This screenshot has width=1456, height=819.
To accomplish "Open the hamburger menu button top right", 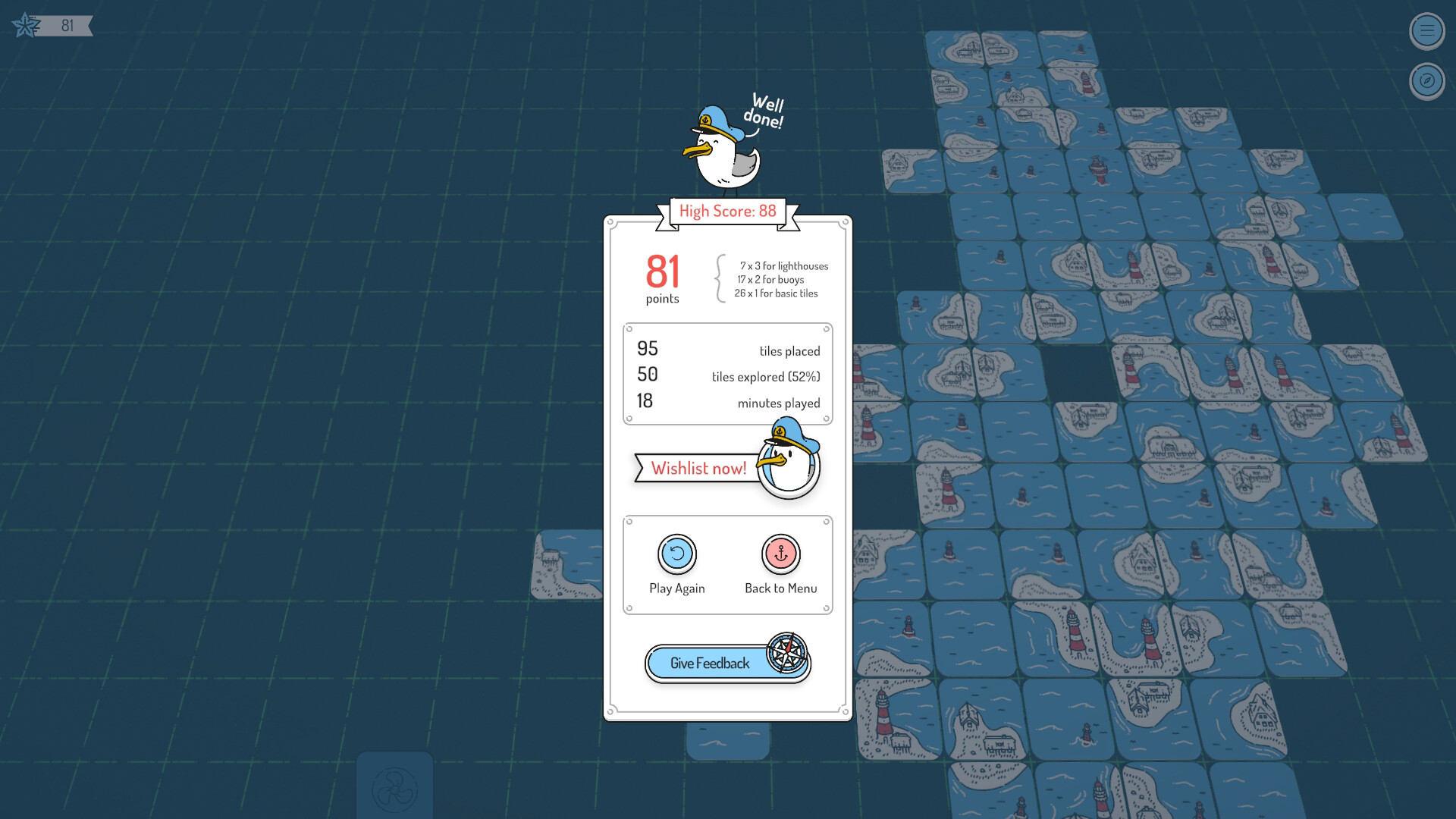I will point(1426,32).
